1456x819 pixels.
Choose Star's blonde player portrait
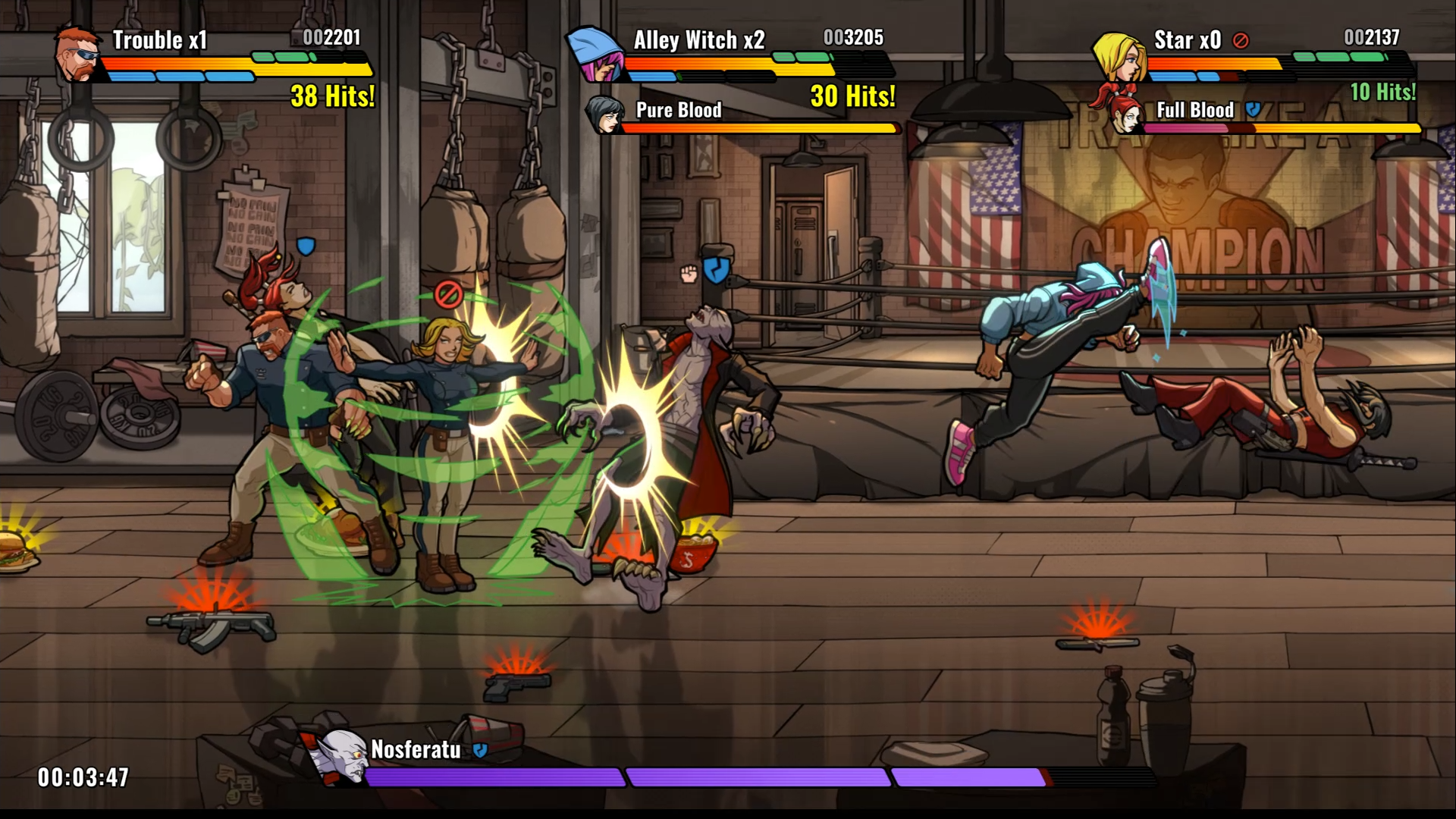coord(1118,57)
